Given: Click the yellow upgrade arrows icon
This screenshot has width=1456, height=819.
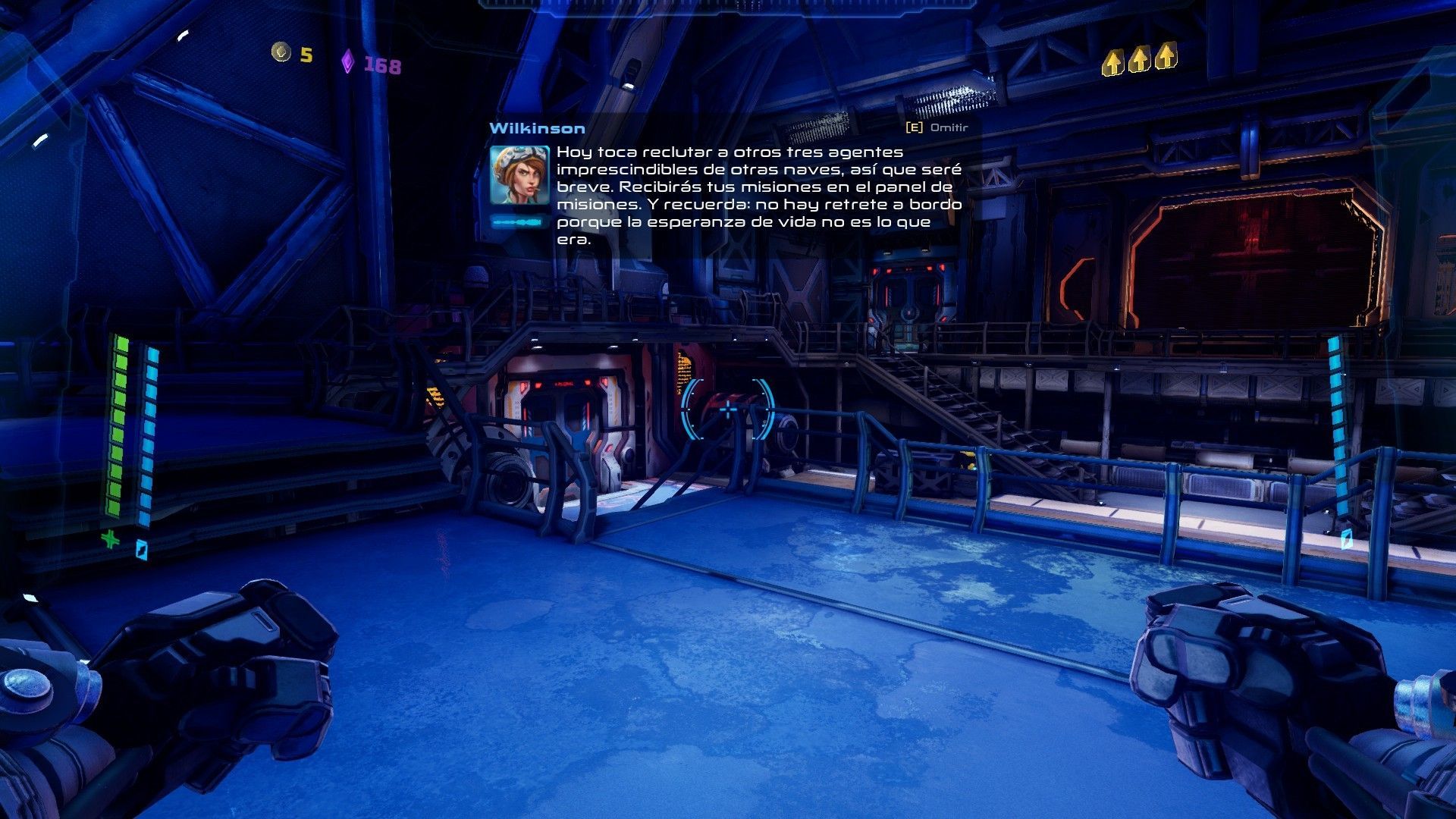Looking at the screenshot, I should click(1138, 58).
